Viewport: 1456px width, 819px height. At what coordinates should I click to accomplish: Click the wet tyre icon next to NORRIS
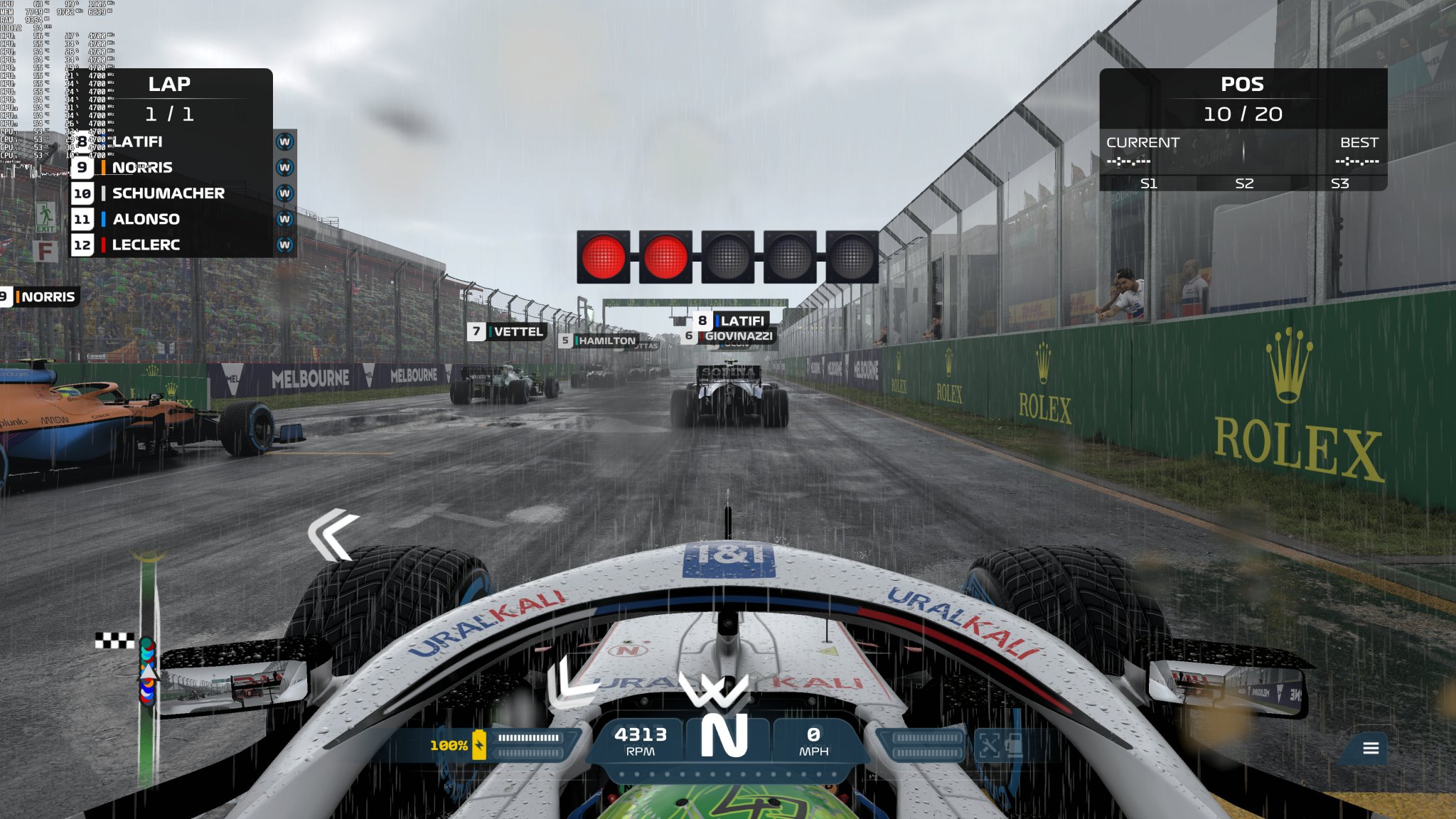pyautogui.click(x=285, y=167)
